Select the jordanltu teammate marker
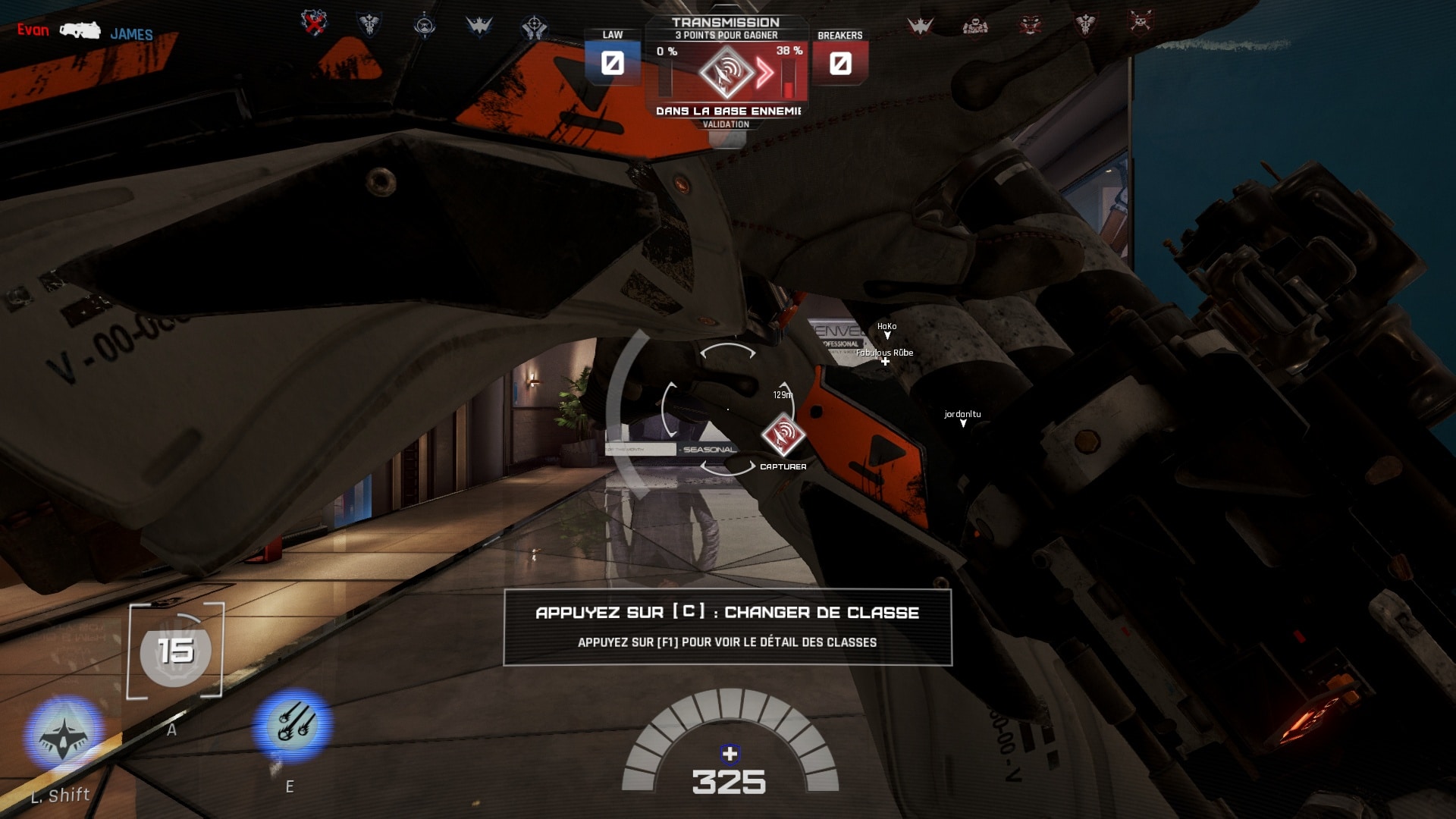 [962, 418]
